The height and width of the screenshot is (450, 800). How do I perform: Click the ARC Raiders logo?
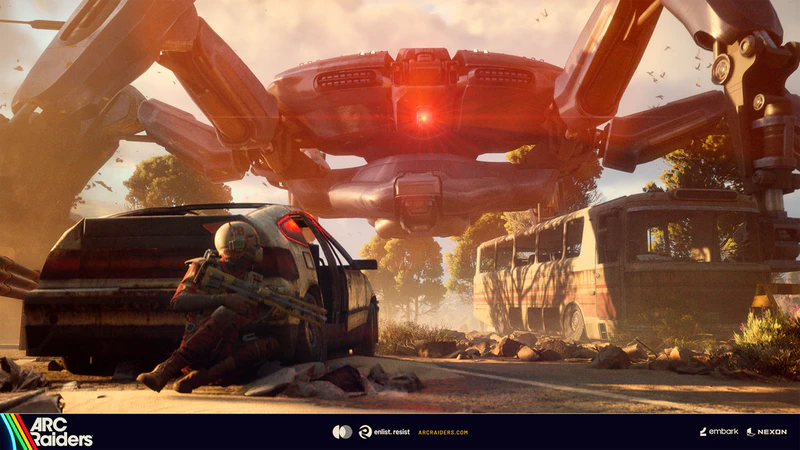pyautogui.click(x=47, y=431)
